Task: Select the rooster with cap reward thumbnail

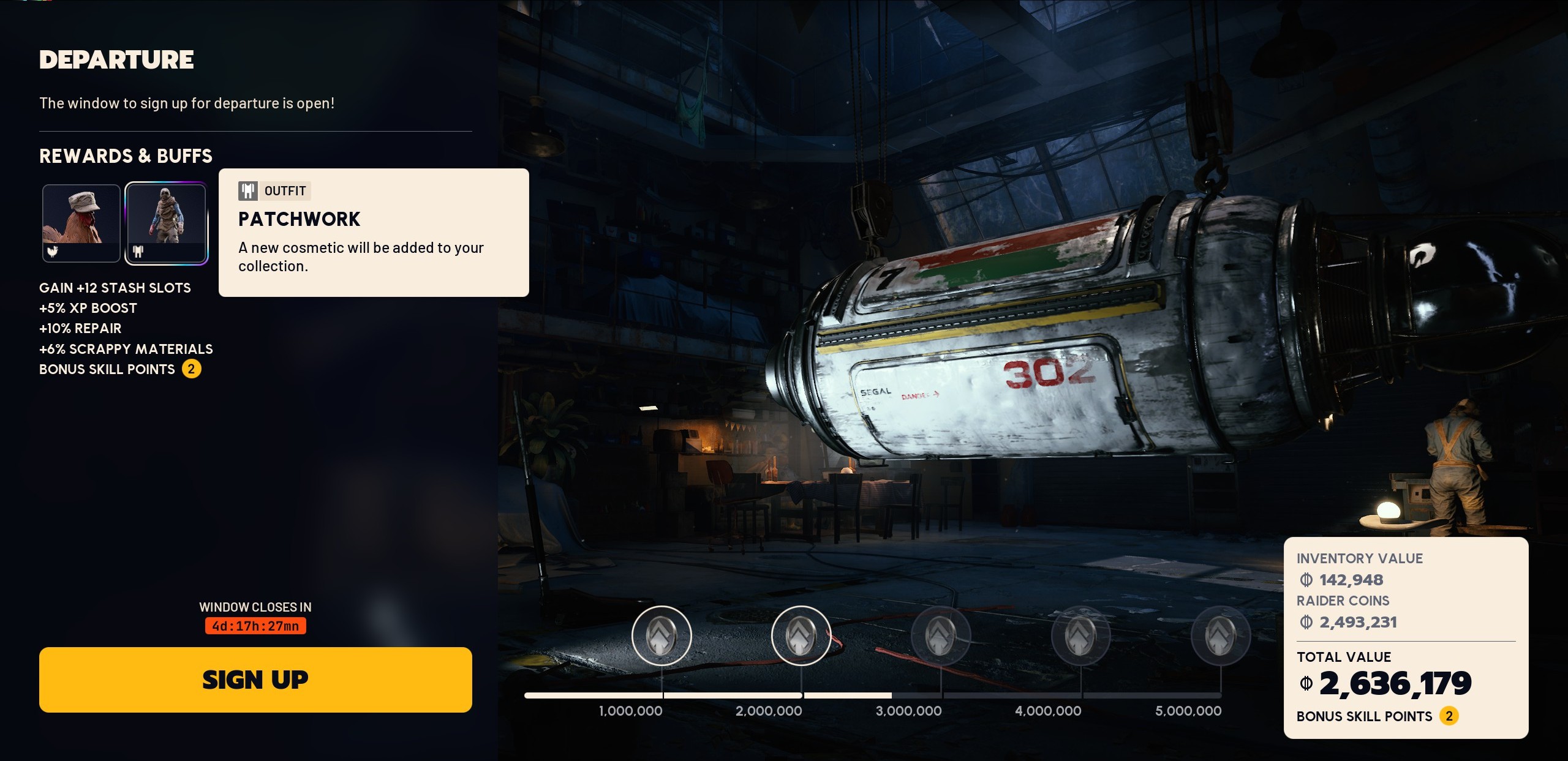Action: coord(81,223)
